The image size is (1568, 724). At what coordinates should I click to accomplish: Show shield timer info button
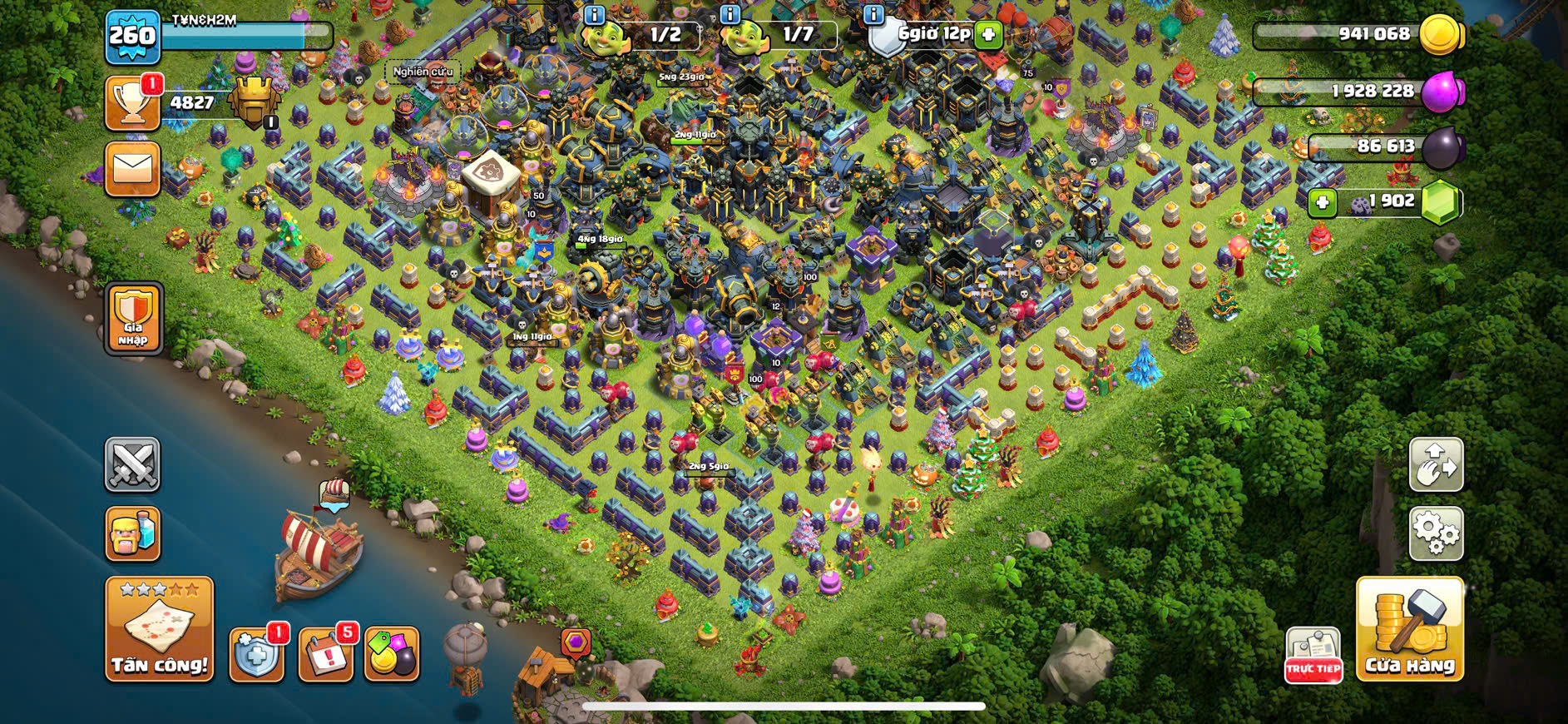coord(873,14)
